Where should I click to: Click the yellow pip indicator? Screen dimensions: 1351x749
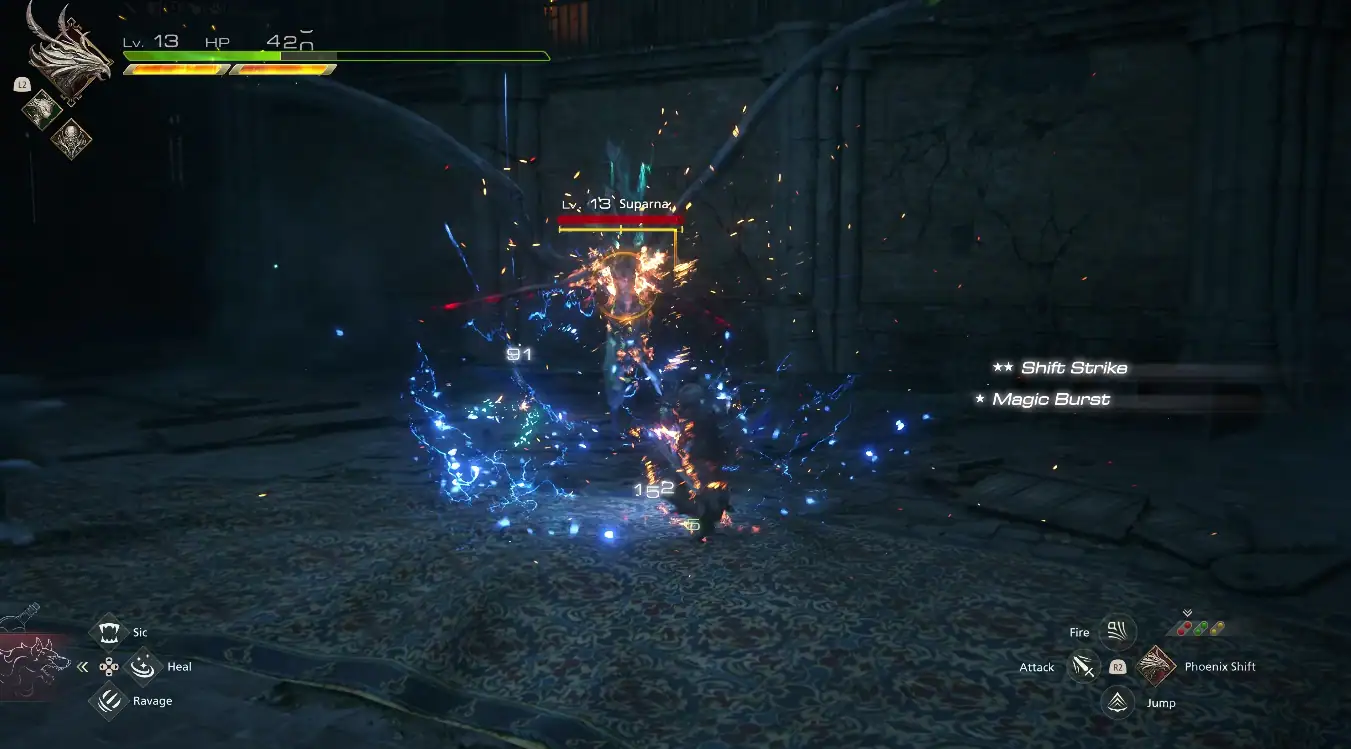tap(1217, 629)
